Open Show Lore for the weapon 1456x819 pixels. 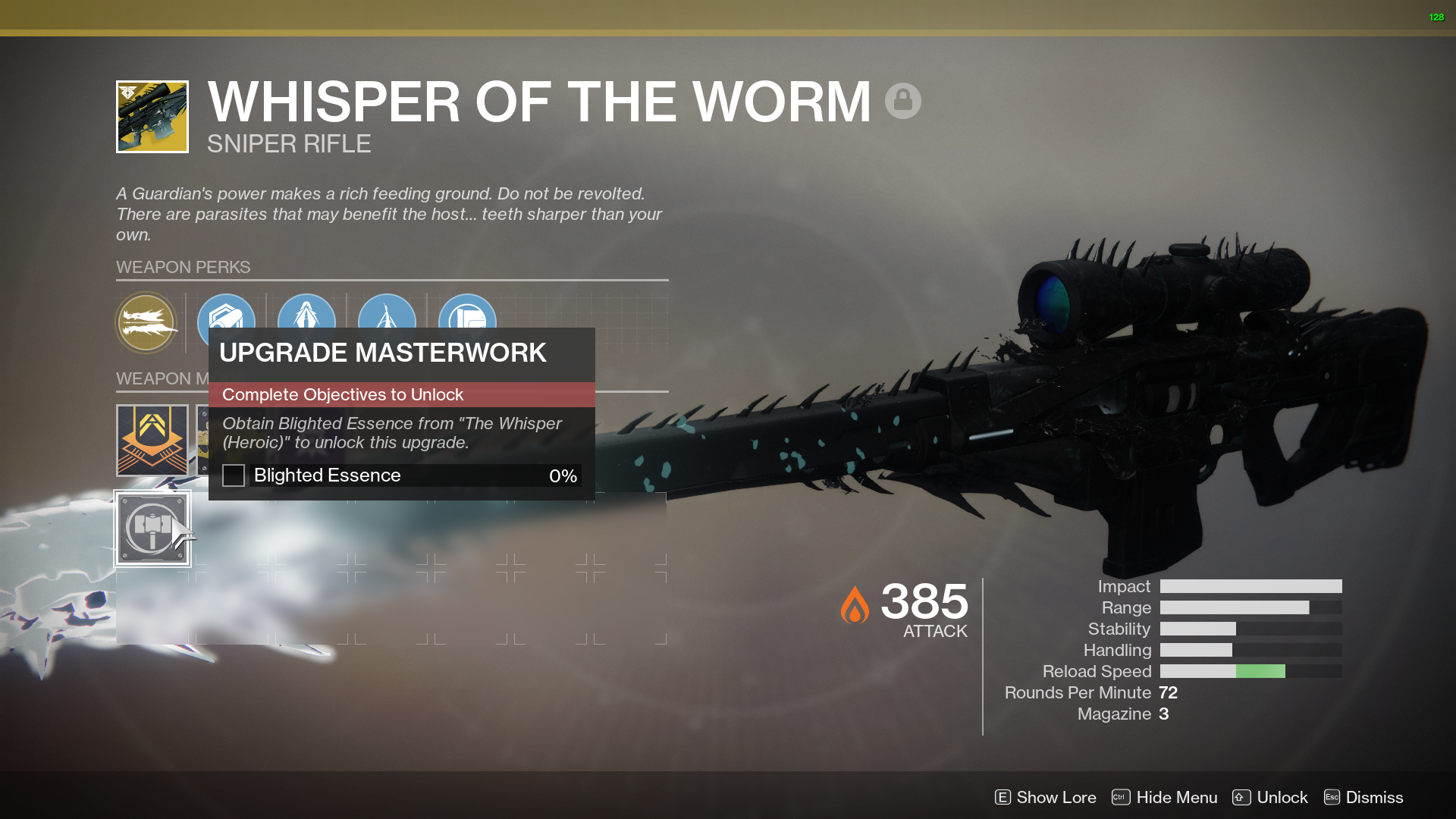[1055, 797]
